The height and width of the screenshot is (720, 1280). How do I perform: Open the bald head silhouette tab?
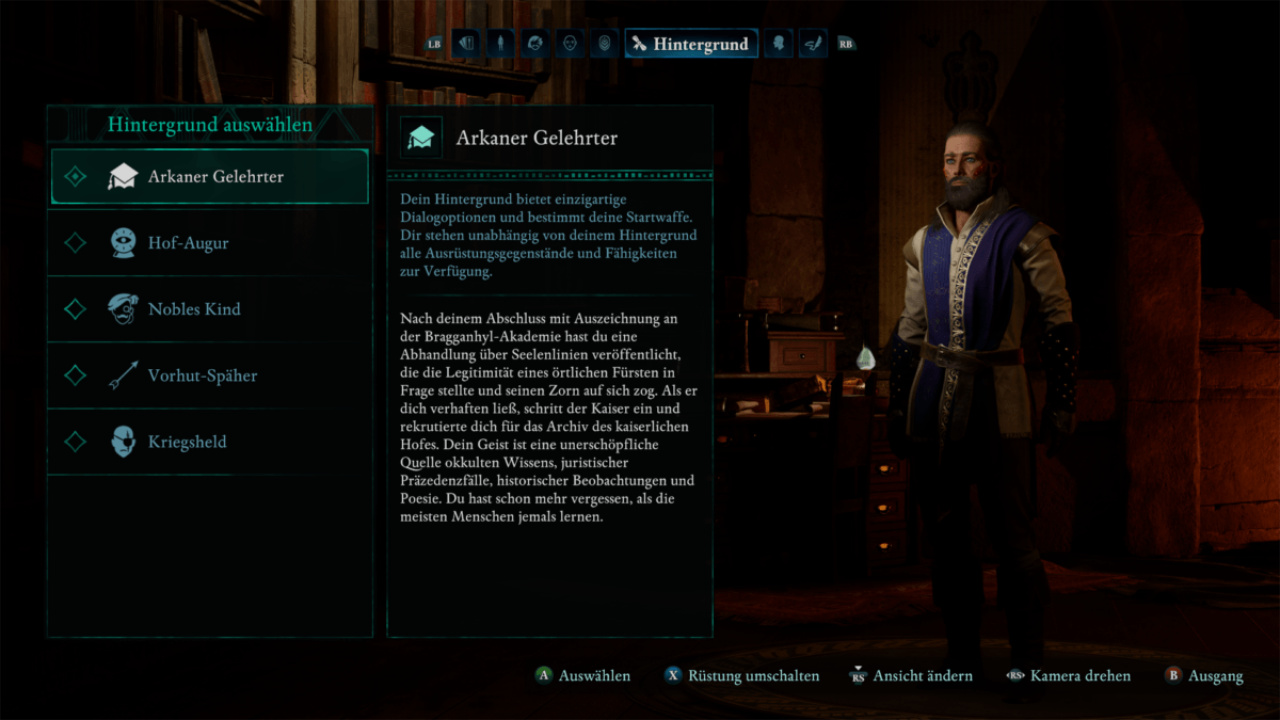coord(779,44)
